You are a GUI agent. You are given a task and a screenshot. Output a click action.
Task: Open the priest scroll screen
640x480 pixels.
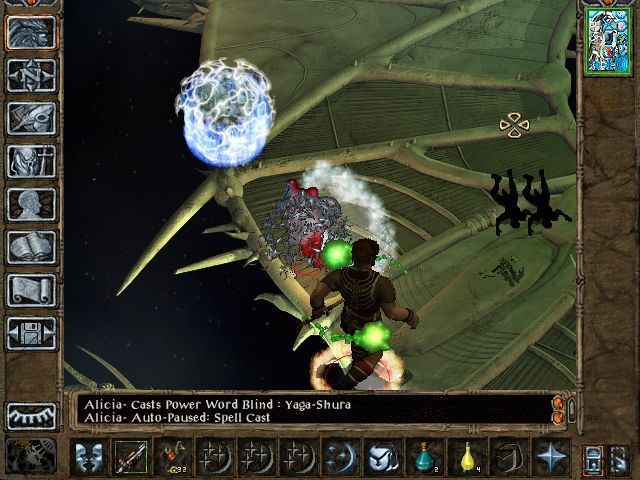[x=31, y=290]
